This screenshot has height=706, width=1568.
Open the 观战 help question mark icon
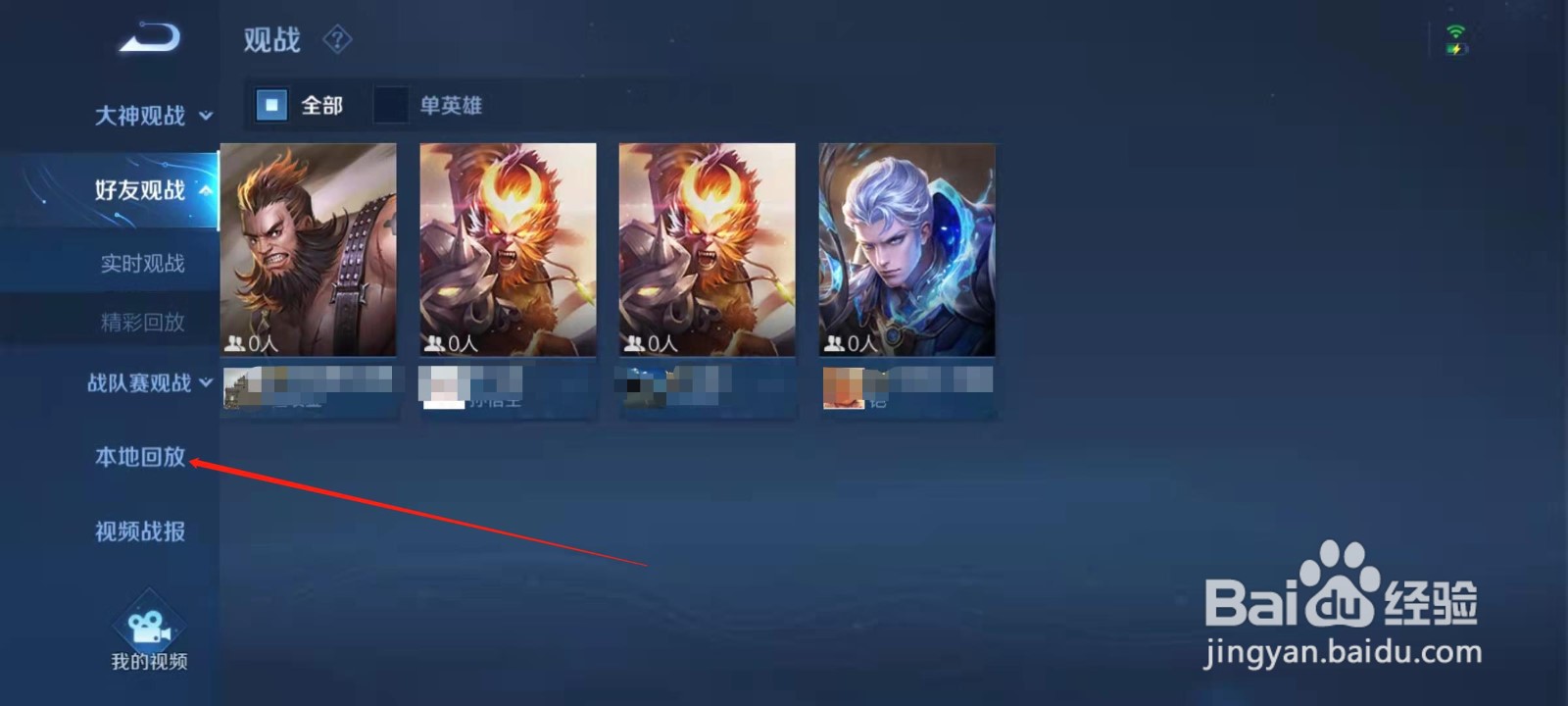336,39
